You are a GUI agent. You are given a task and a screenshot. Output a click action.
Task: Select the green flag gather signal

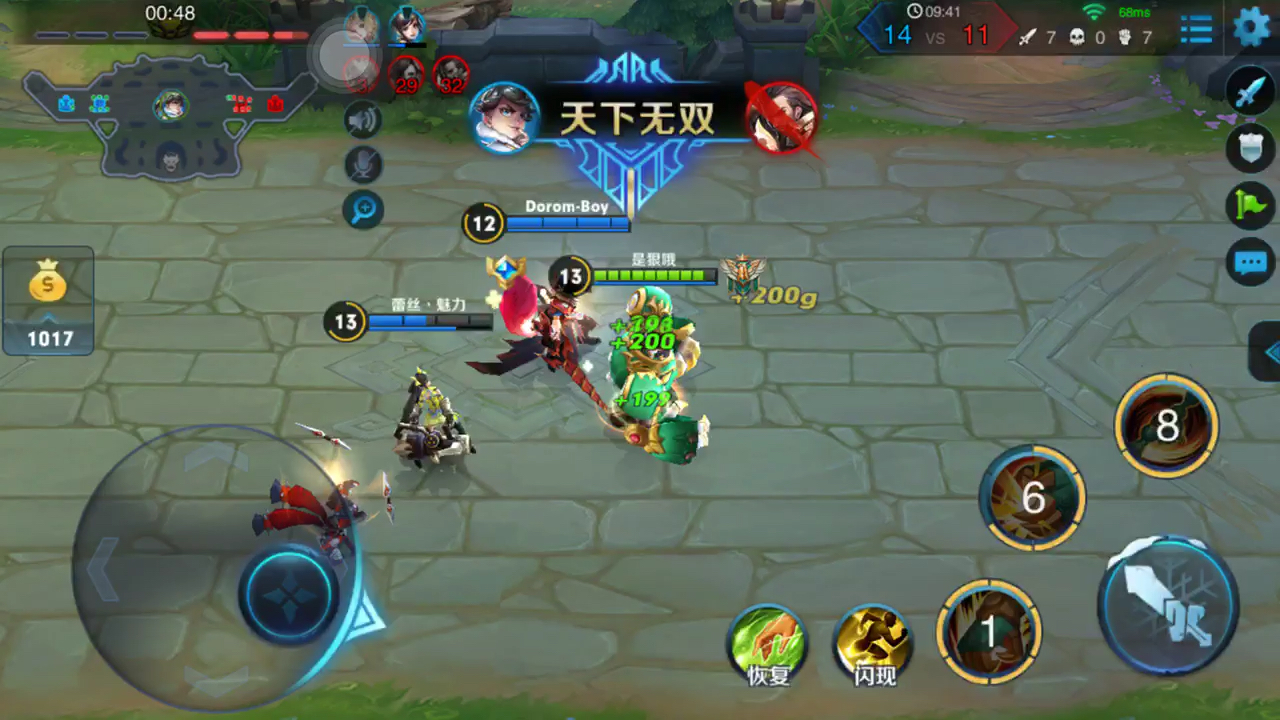point(1250,206)
